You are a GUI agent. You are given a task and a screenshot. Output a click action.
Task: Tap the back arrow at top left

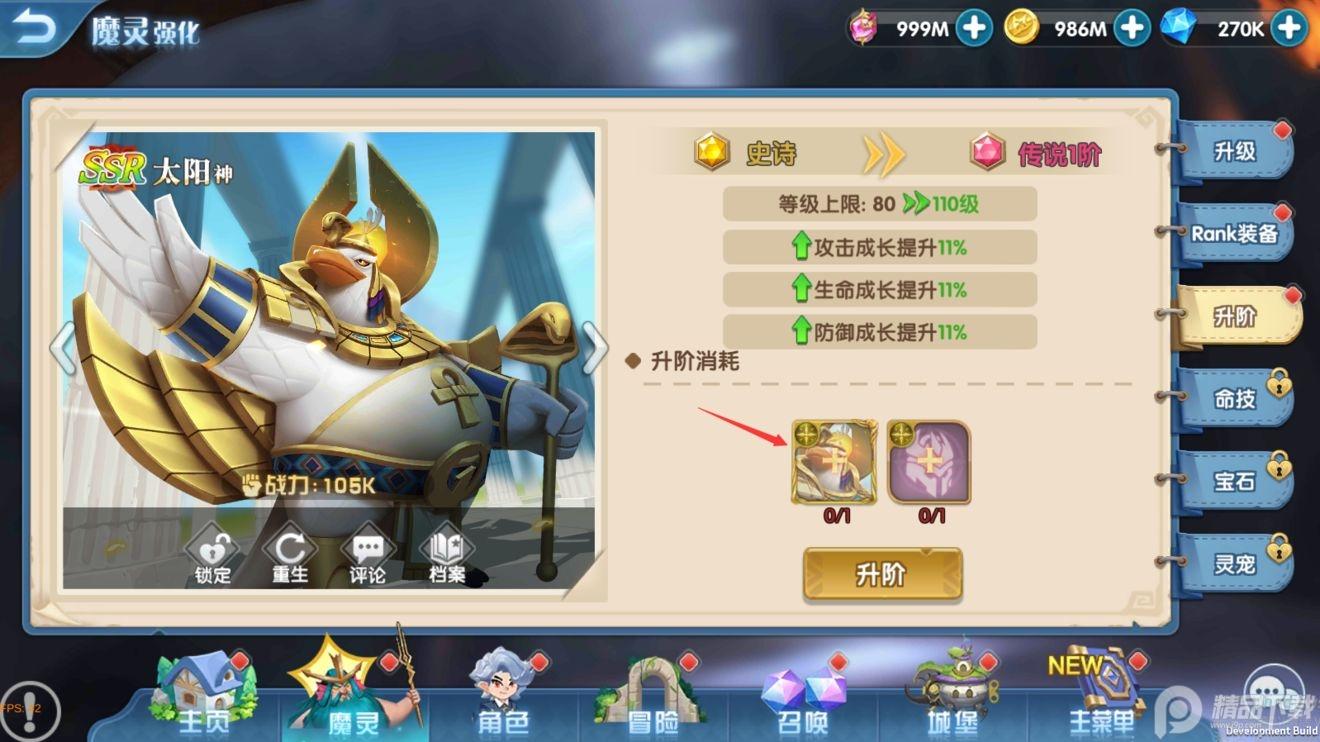(x=35, y=27)
